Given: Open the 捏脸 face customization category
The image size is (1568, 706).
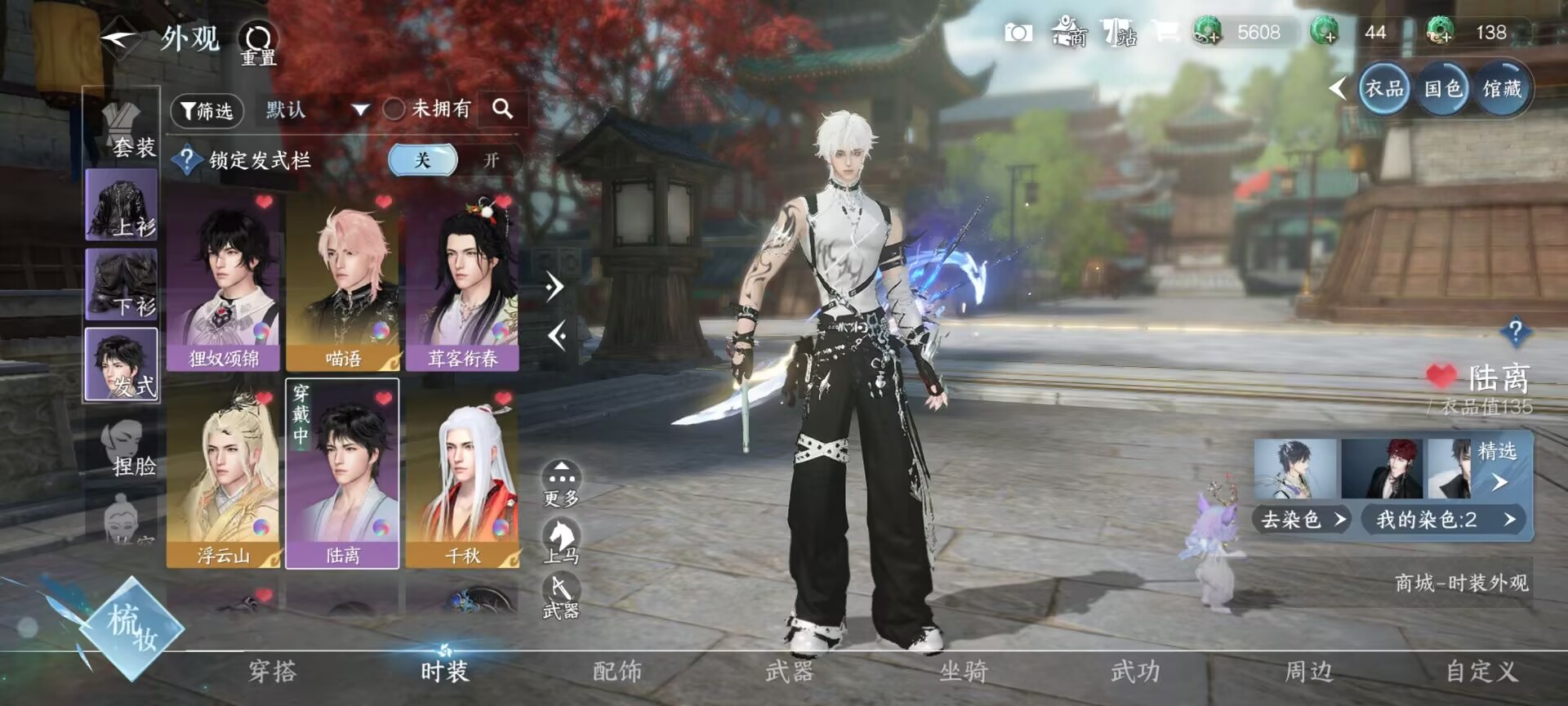Looking at the screenshot, I should pyautogui.click(x=127, y=448).
